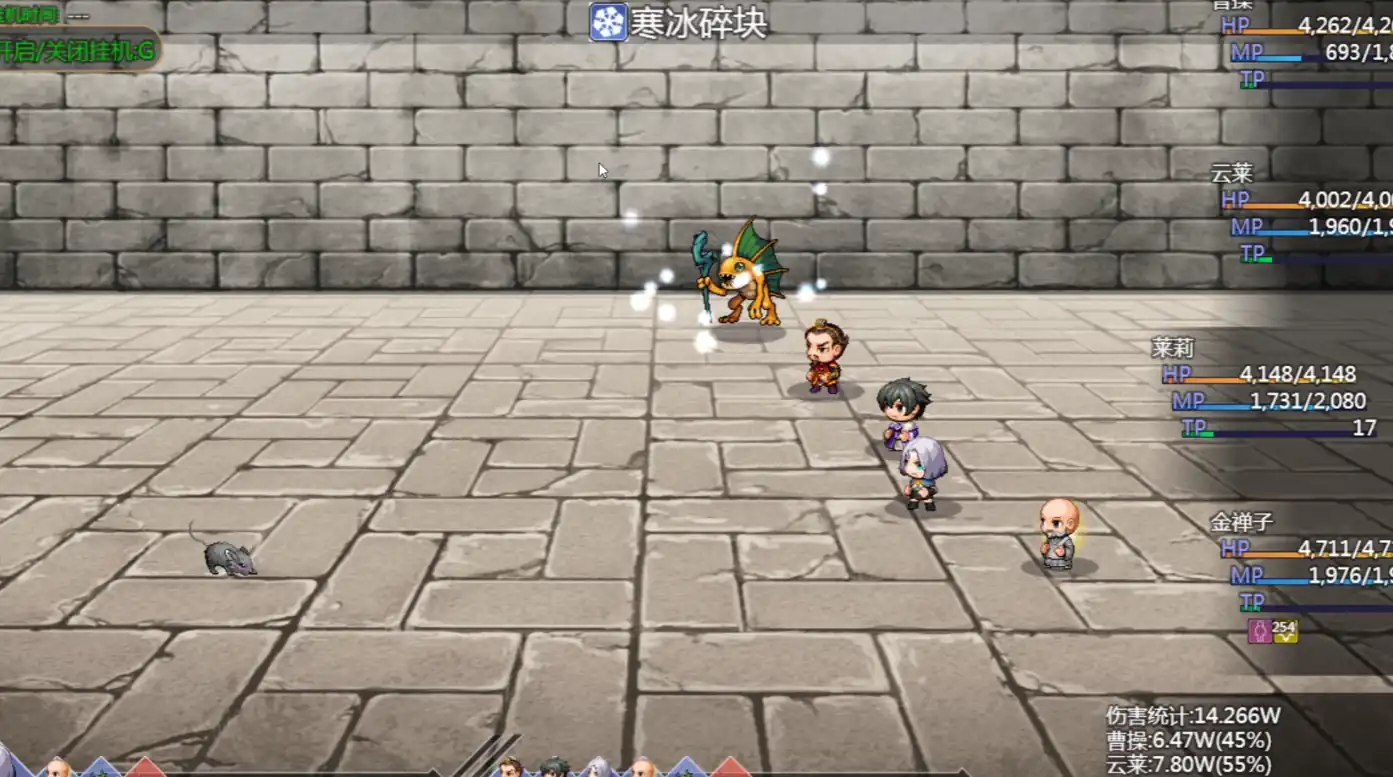Click the dark-haired portrait in the turn order bar

pyautogui.click(x=553, y=768)
